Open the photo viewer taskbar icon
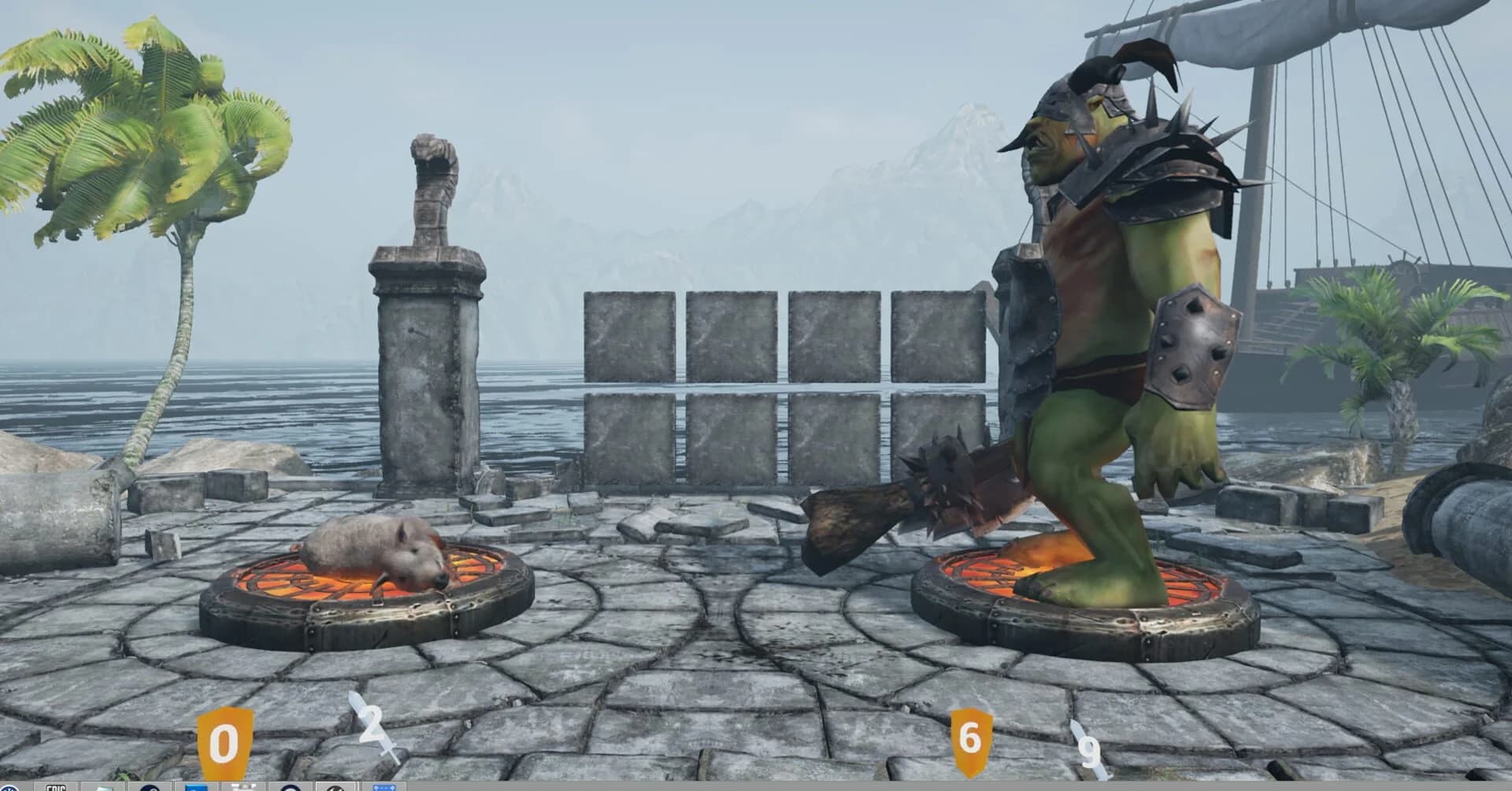The image size is (1512, 791). pos(102,787)
